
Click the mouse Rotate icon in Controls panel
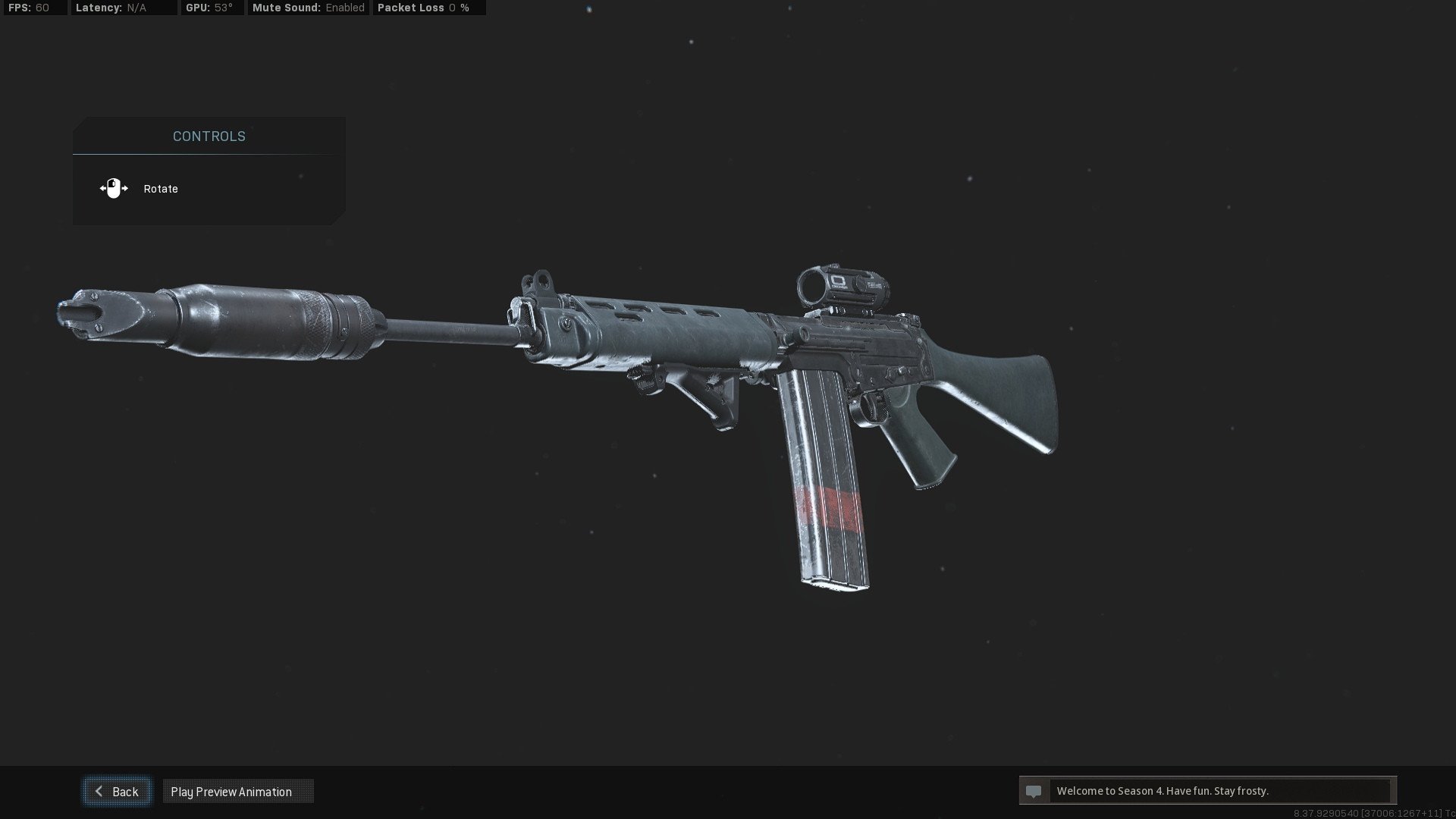pyautogui.click(x=113, y=188)
